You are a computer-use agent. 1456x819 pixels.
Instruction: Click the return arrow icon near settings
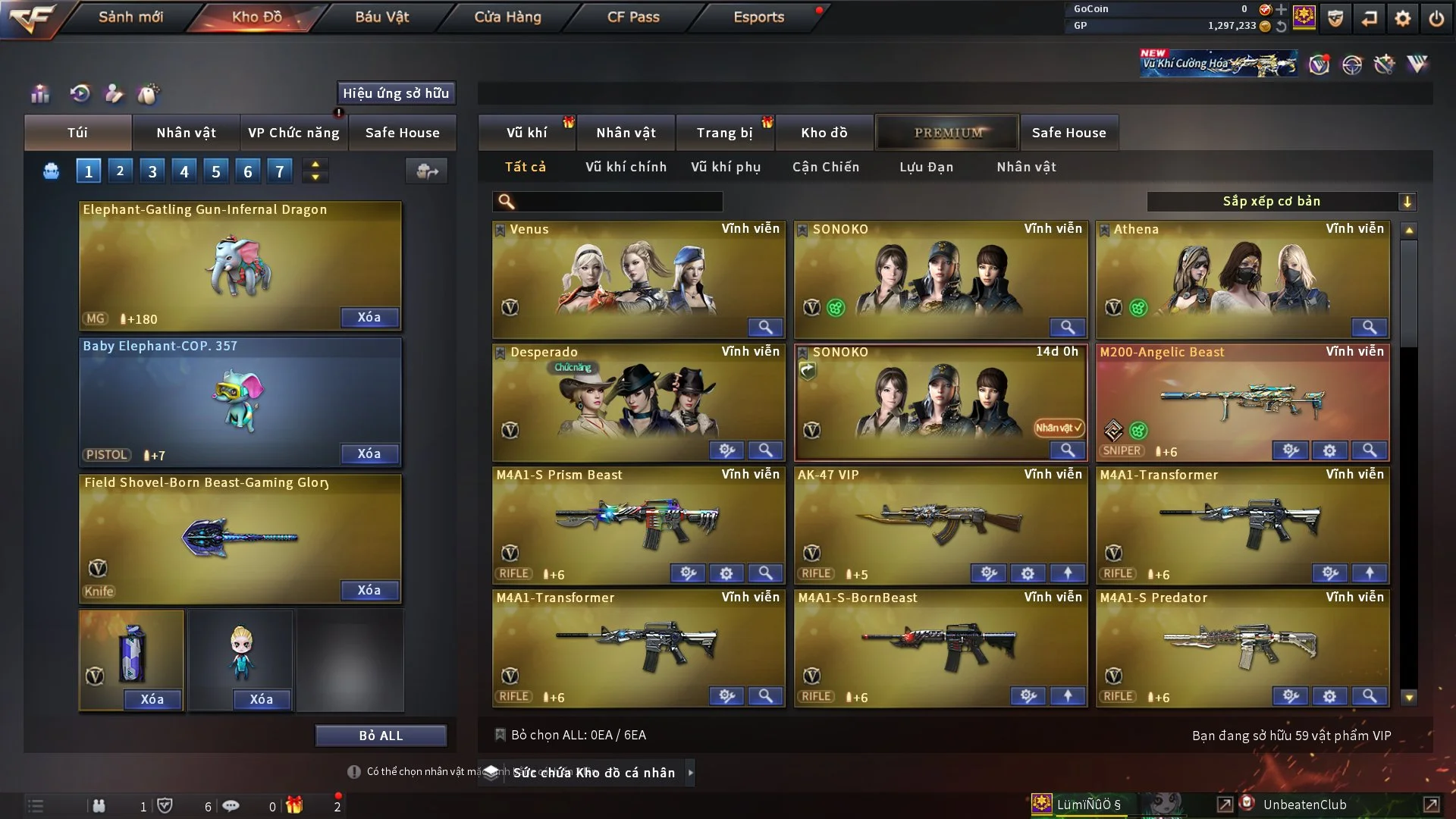1369,17
